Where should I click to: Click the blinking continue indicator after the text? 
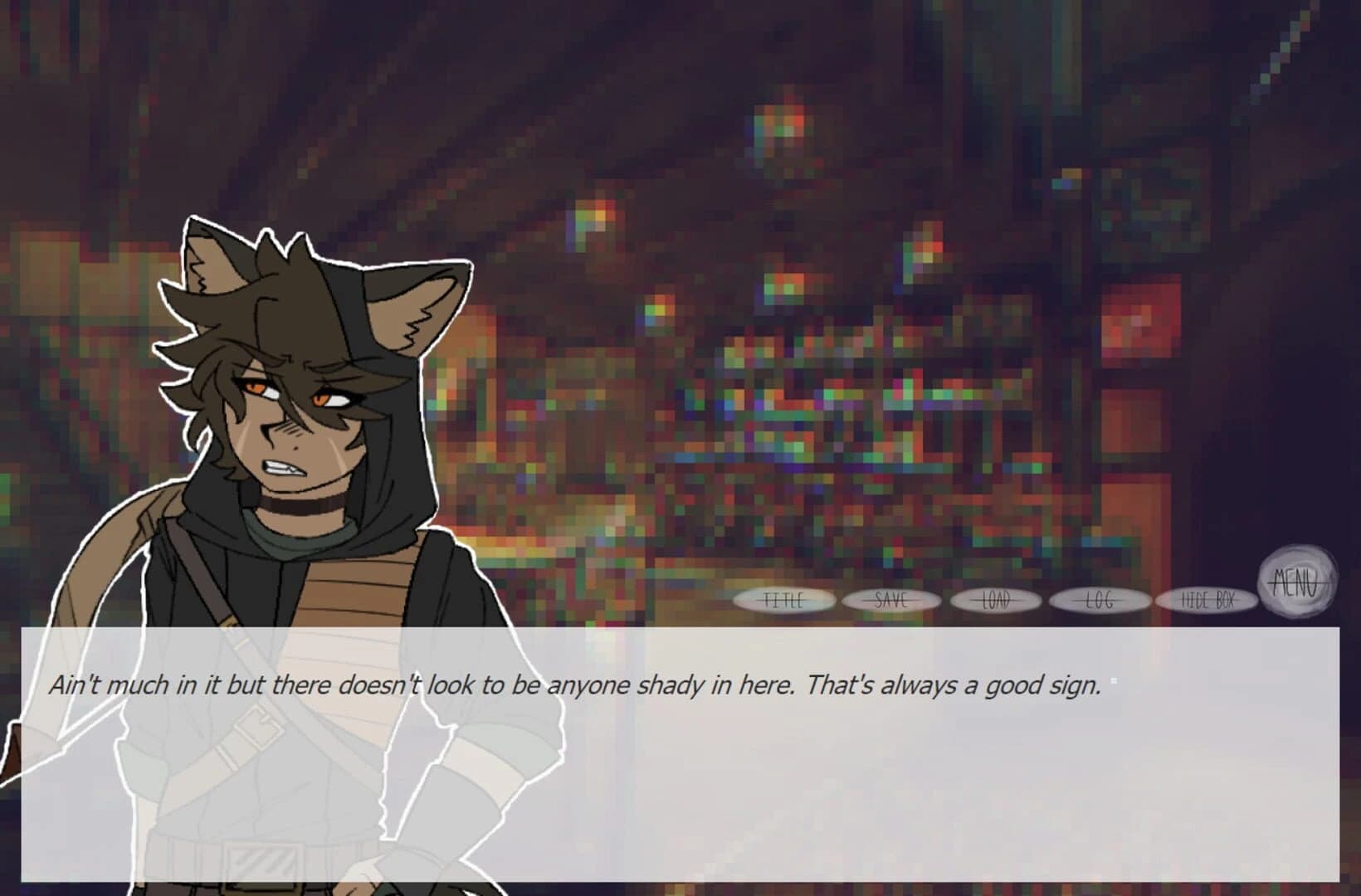(1112, 679)
